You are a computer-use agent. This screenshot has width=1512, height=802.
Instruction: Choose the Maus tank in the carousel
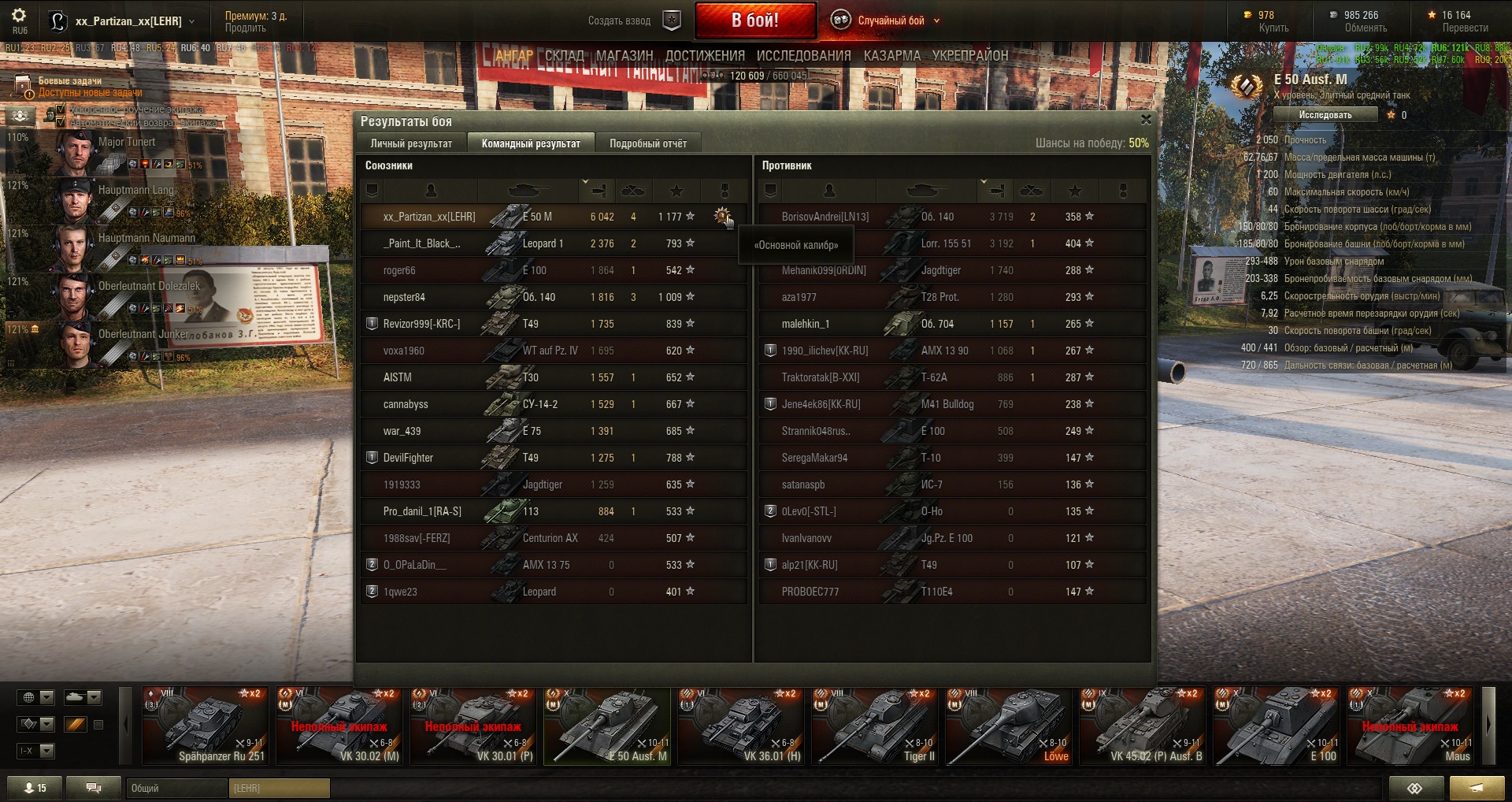coord(1410,726)
